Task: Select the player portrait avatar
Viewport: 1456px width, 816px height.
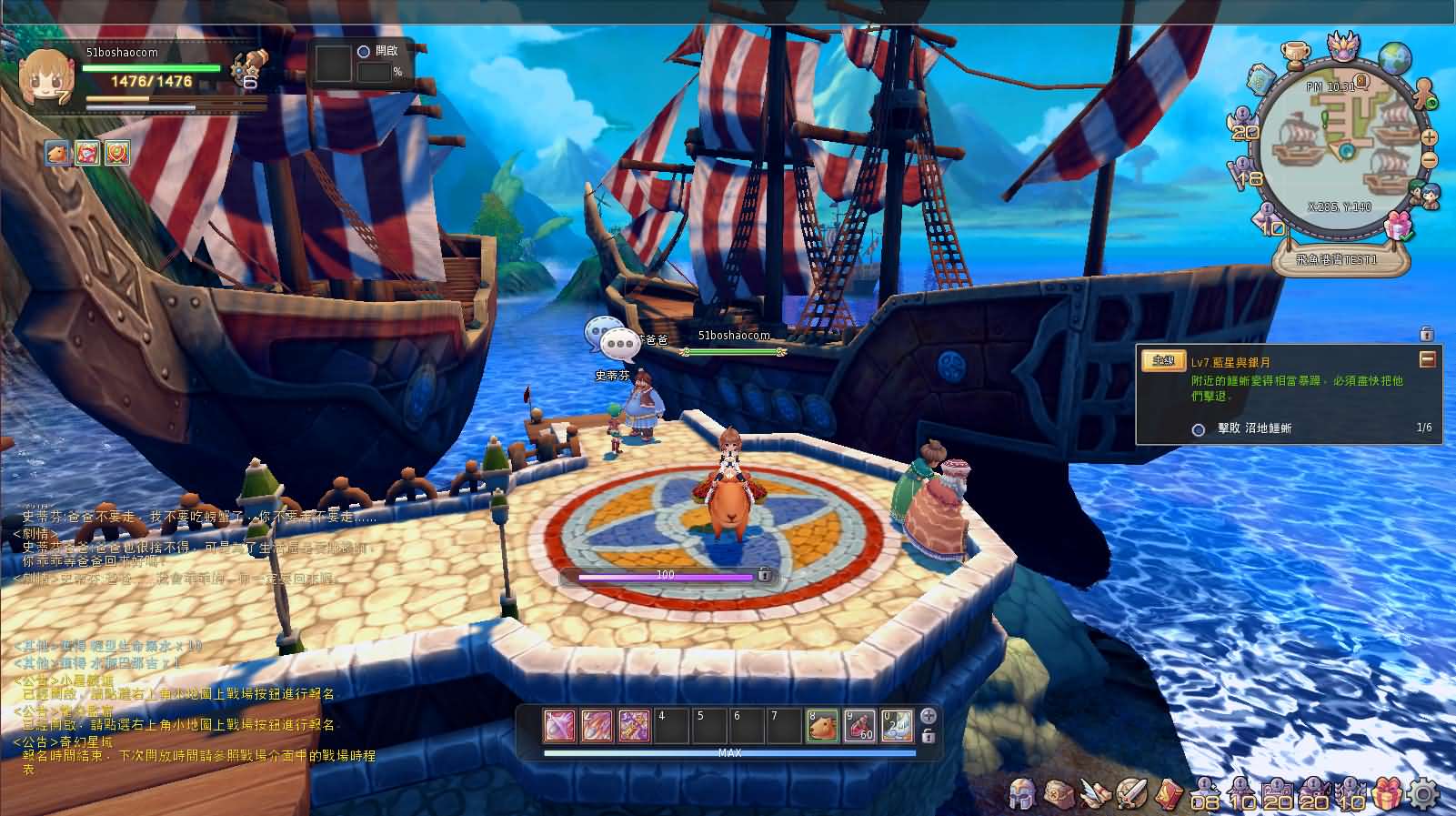Action: click(x=45, y=76)
